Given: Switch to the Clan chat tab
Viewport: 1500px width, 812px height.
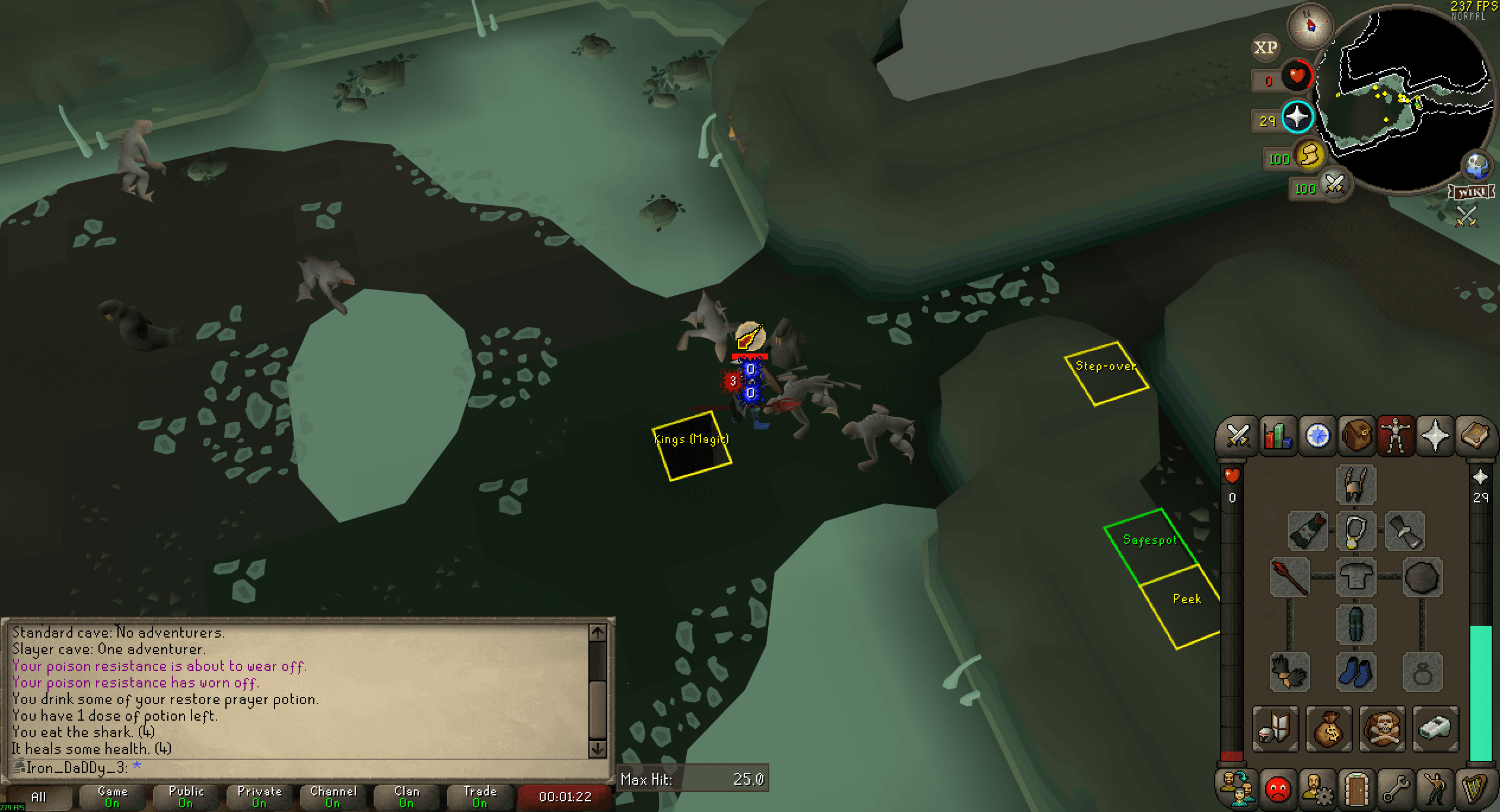Looking at the screenshot, I should pos(406,795).
